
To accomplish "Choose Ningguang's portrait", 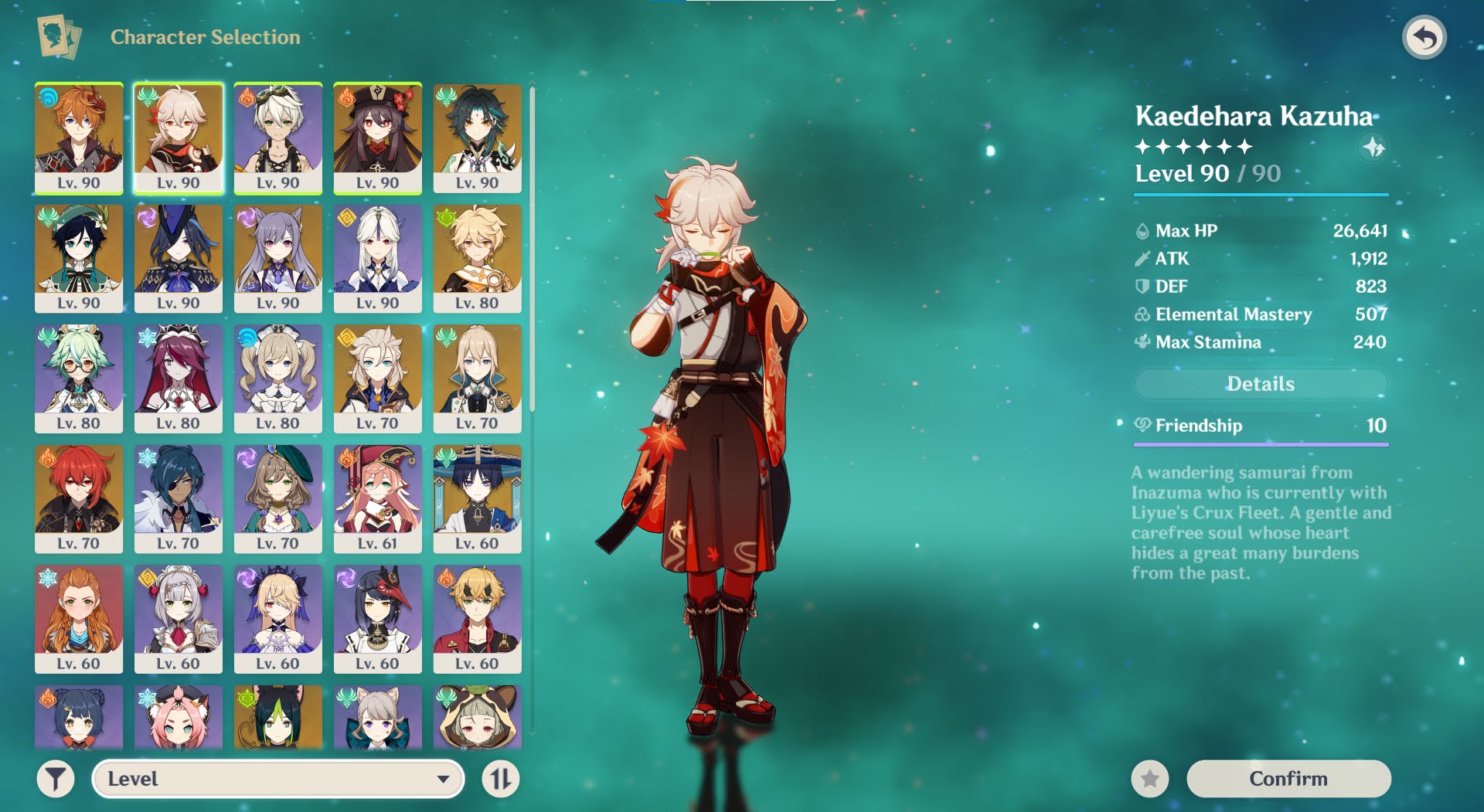I will [x=378, y=258].
